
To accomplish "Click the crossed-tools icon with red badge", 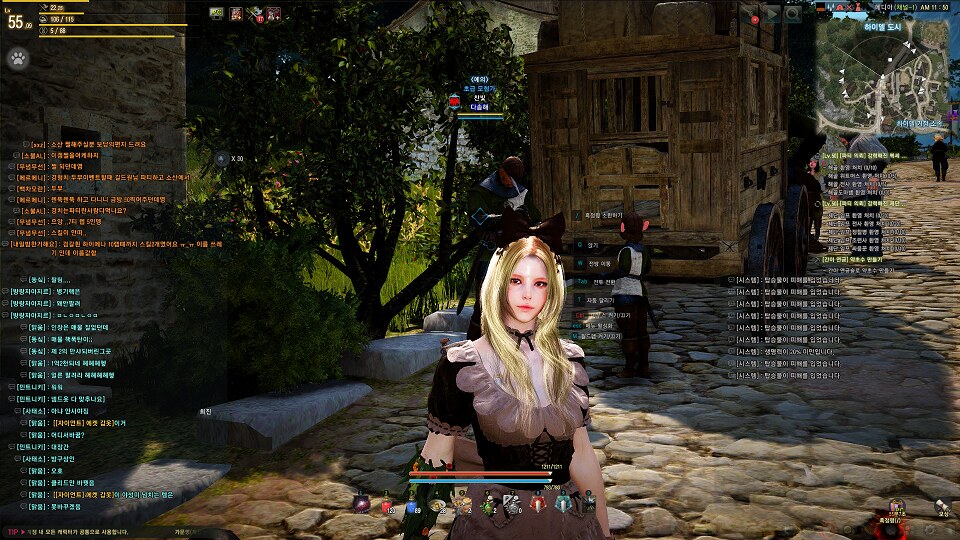I will tap(256, 13).
